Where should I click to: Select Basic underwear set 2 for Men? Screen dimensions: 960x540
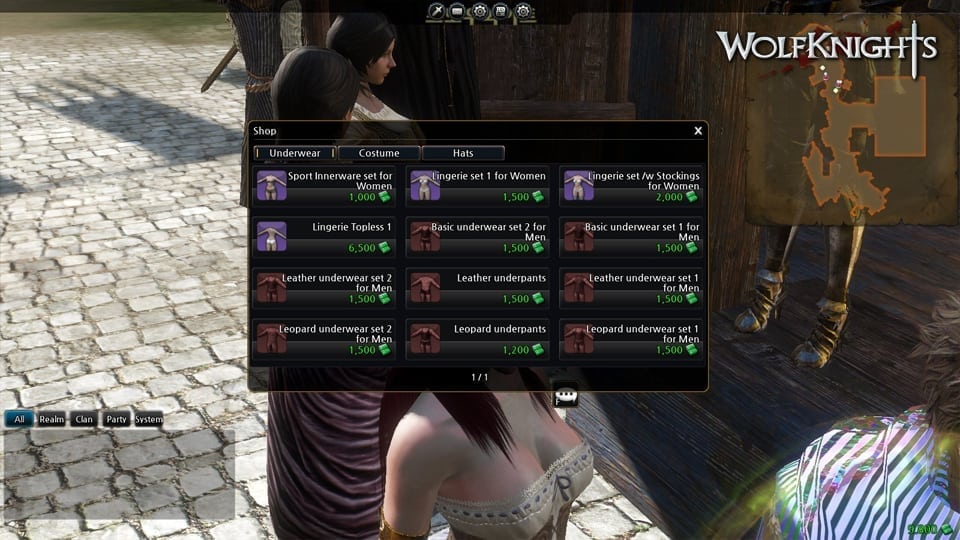(478, 237)
